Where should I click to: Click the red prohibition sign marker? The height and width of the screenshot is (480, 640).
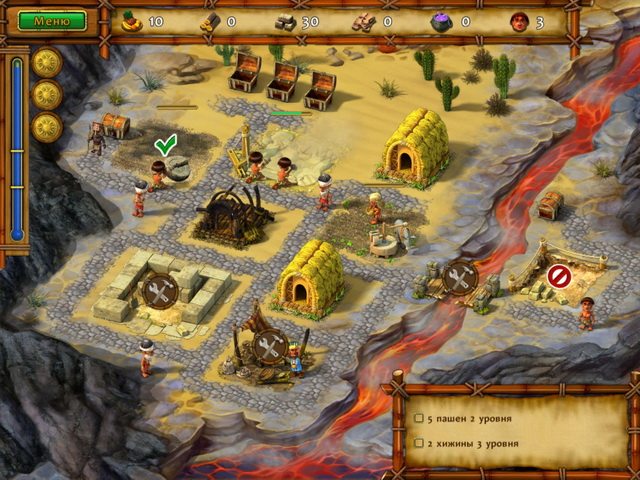tap(560, 276)
